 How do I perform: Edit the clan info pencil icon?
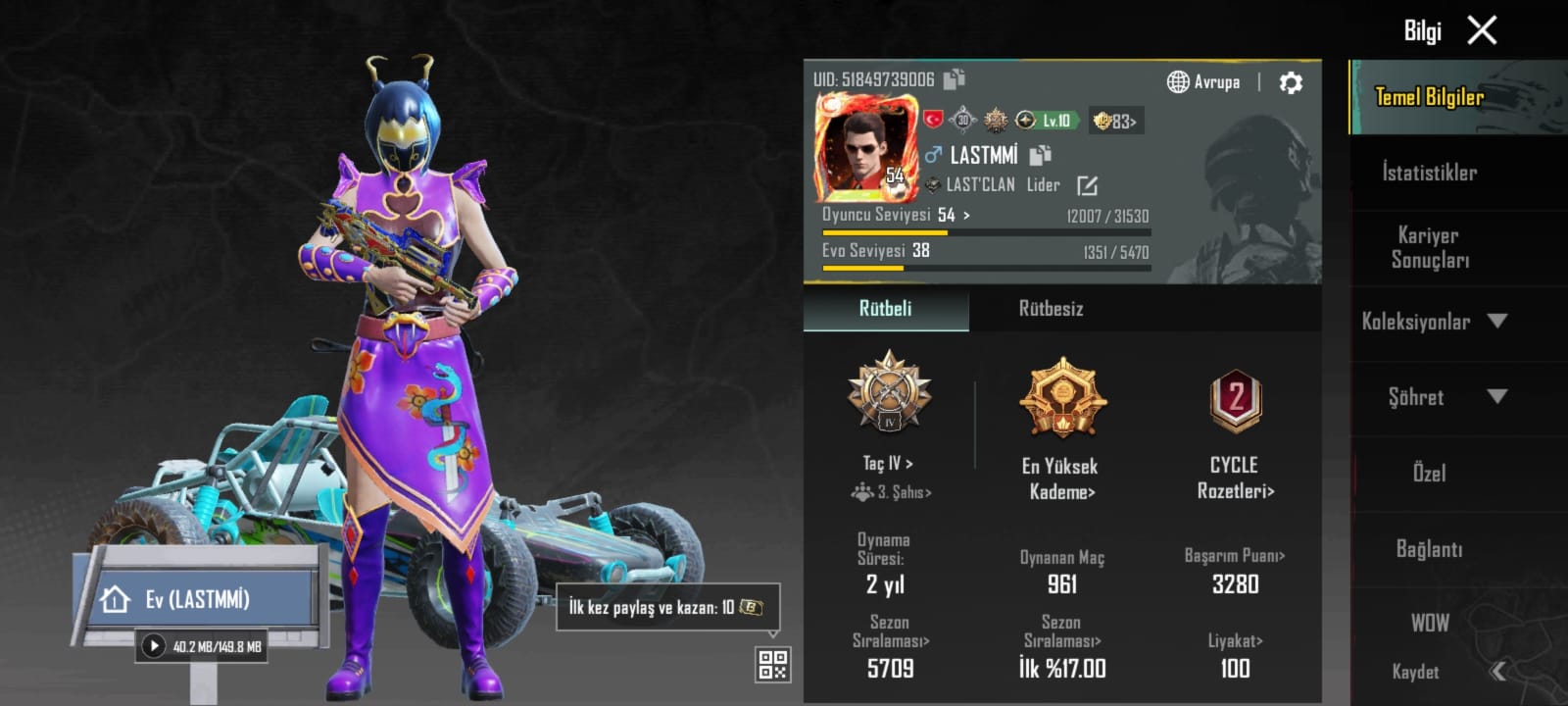click(1087, 185)
